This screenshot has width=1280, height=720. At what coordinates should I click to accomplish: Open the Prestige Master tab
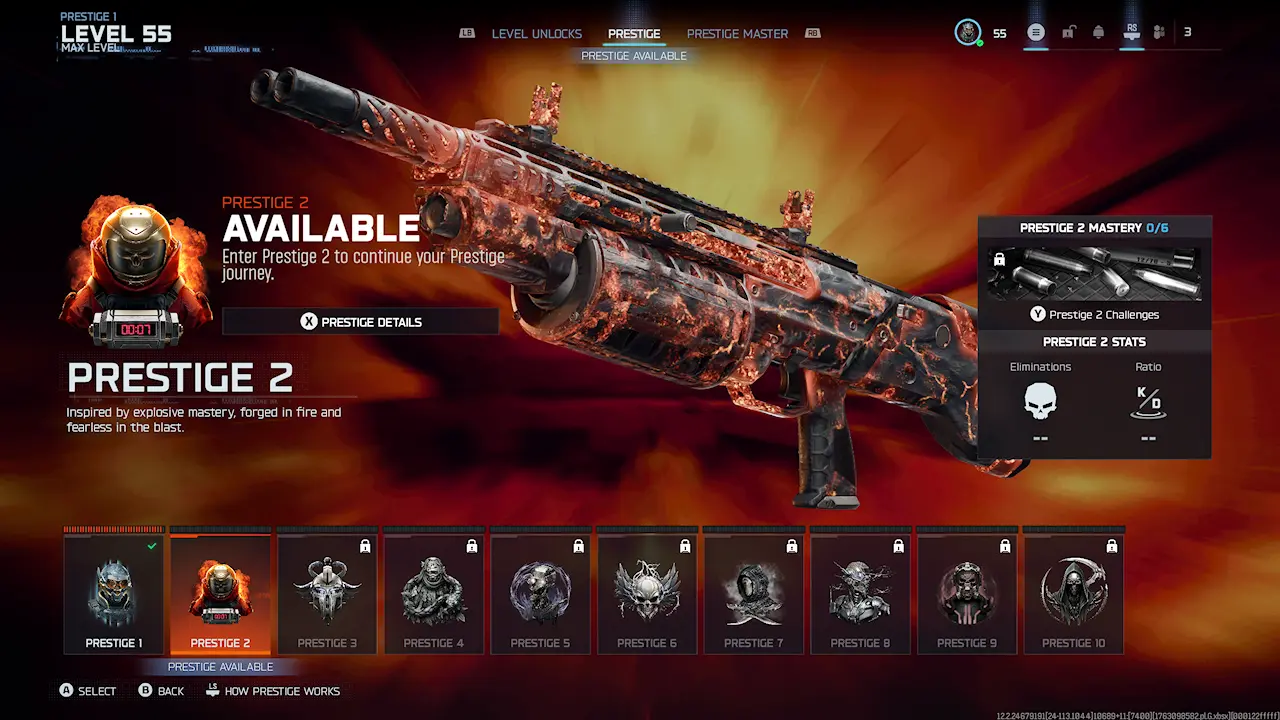click(x=737, y=33)
